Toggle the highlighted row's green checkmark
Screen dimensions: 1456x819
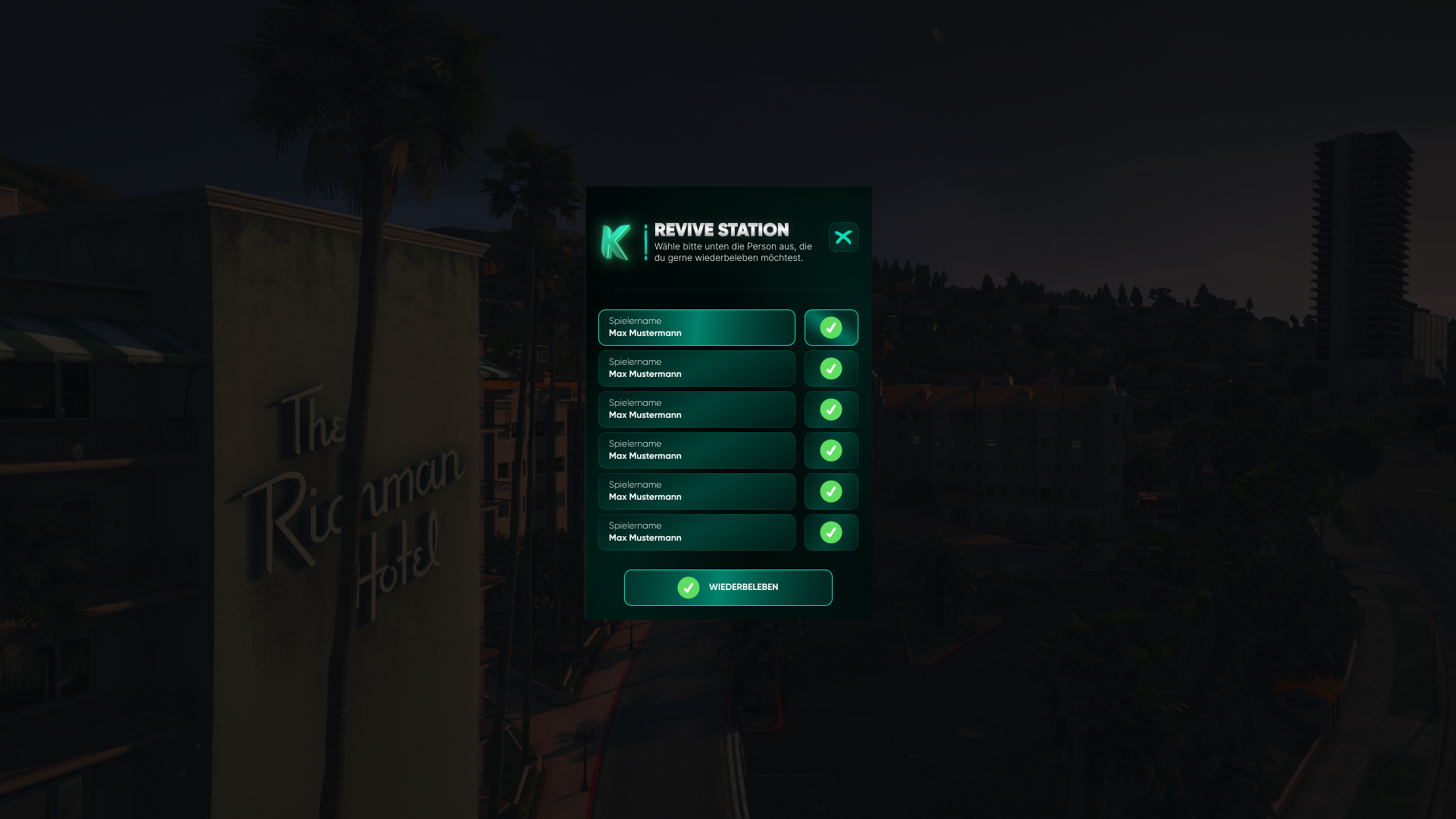click(831, 328)
